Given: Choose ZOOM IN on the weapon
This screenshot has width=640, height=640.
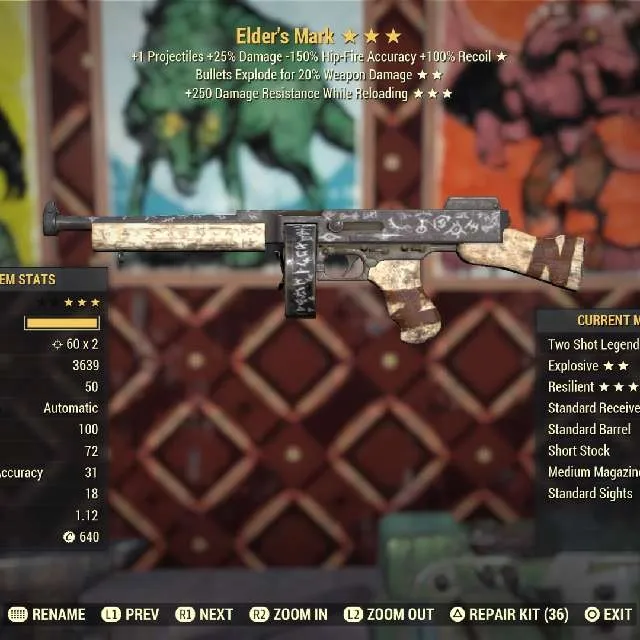Looking at the screenshot, I should coord(289,614).
